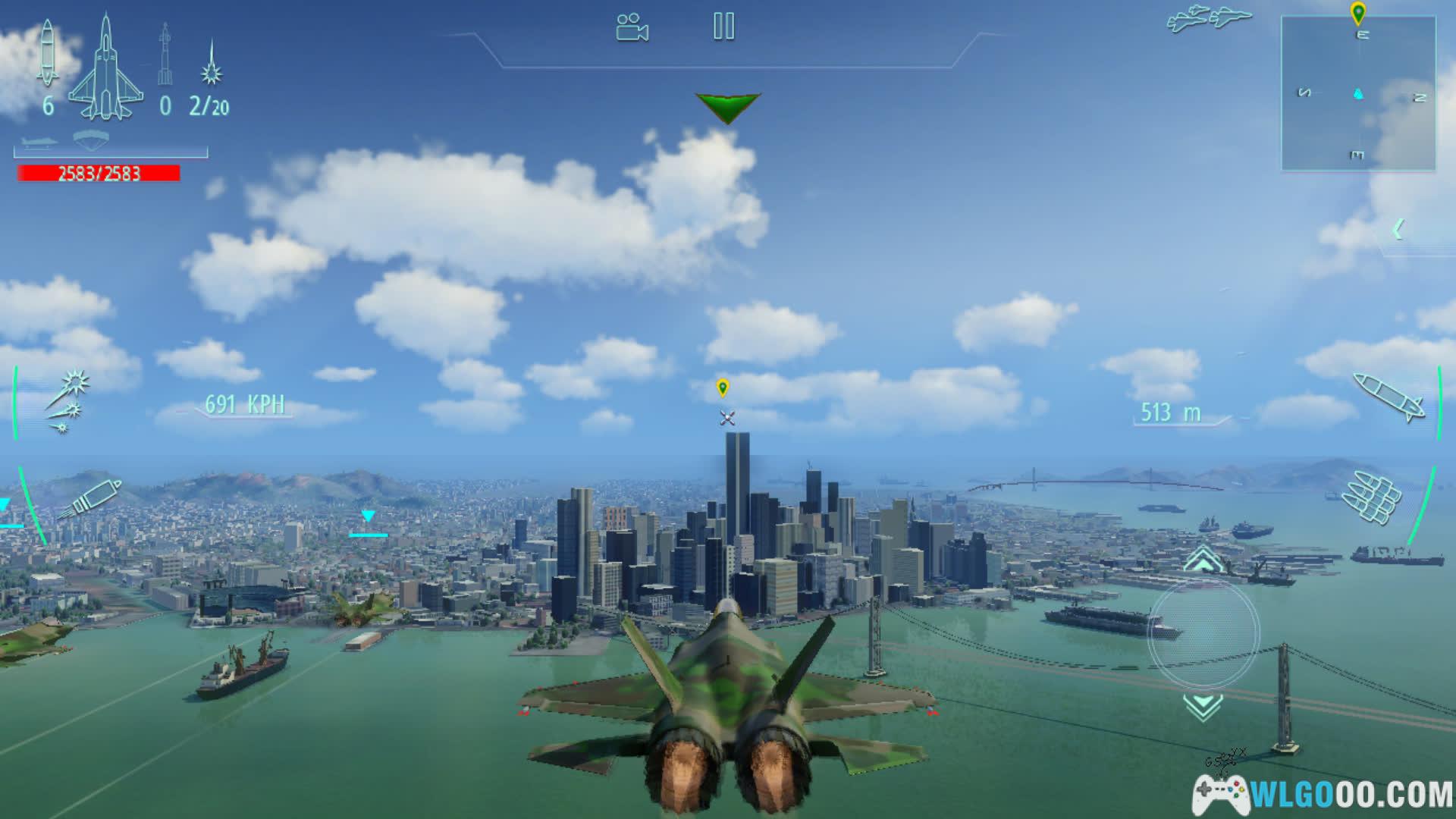Switch the camera view
This screenshot has width=1456, height=819.
click(632, 27)
